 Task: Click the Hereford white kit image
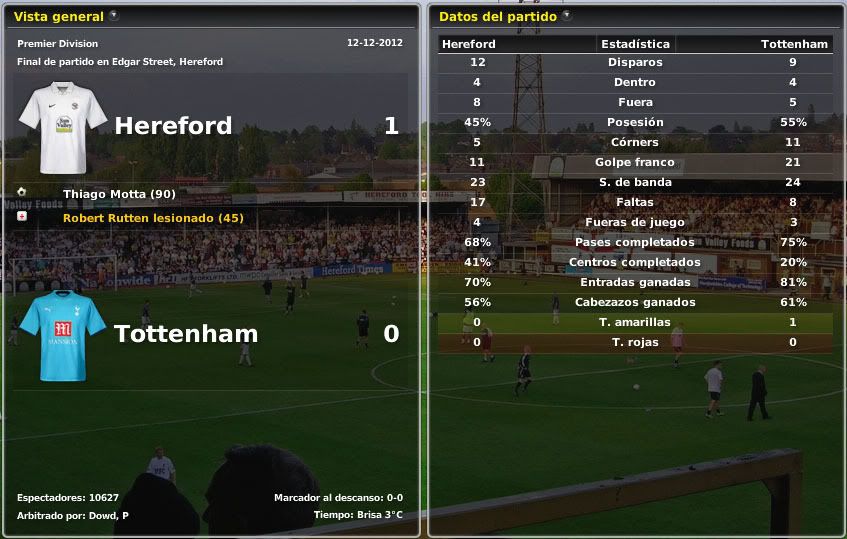pyautogui.click(x=63, y=127)
